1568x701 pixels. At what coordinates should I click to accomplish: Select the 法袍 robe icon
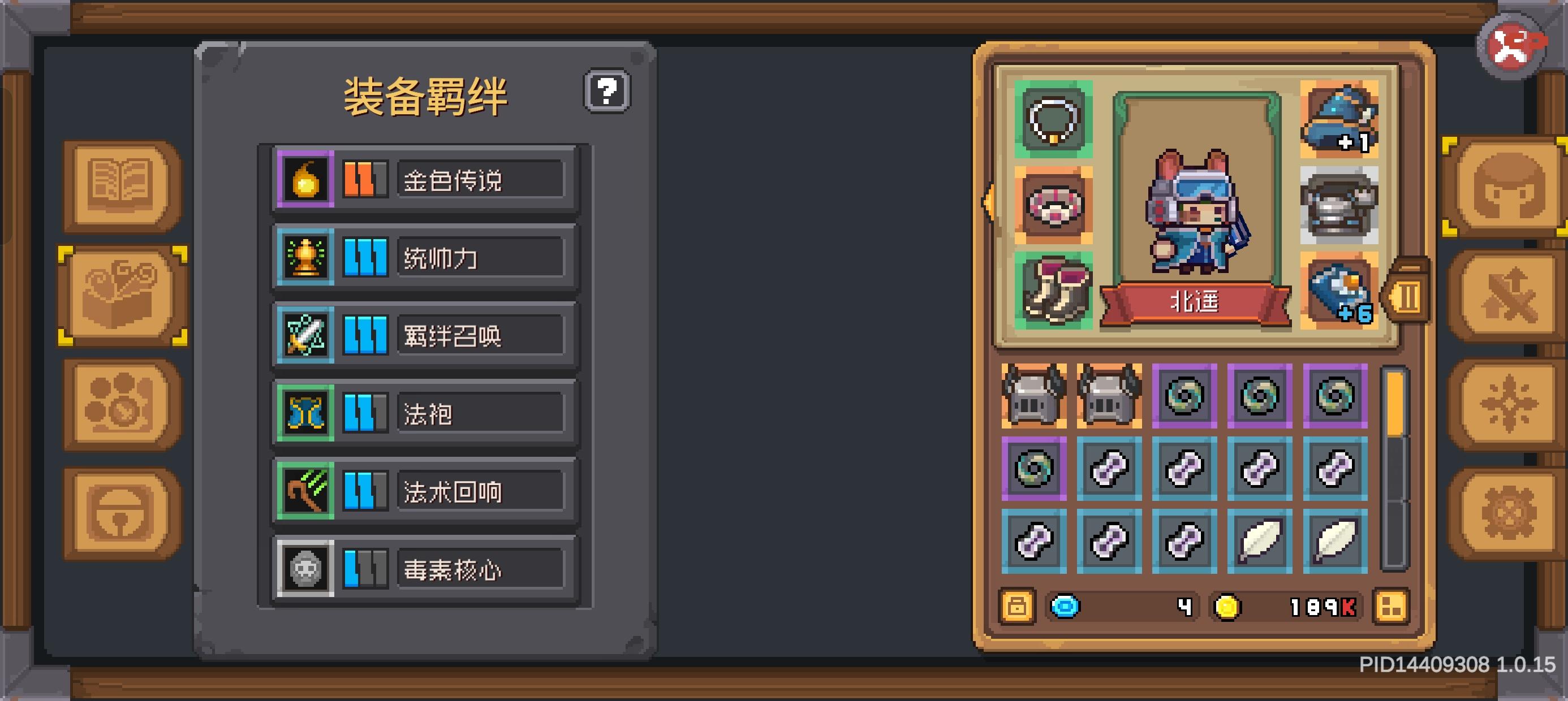click(x=305, y=413)
